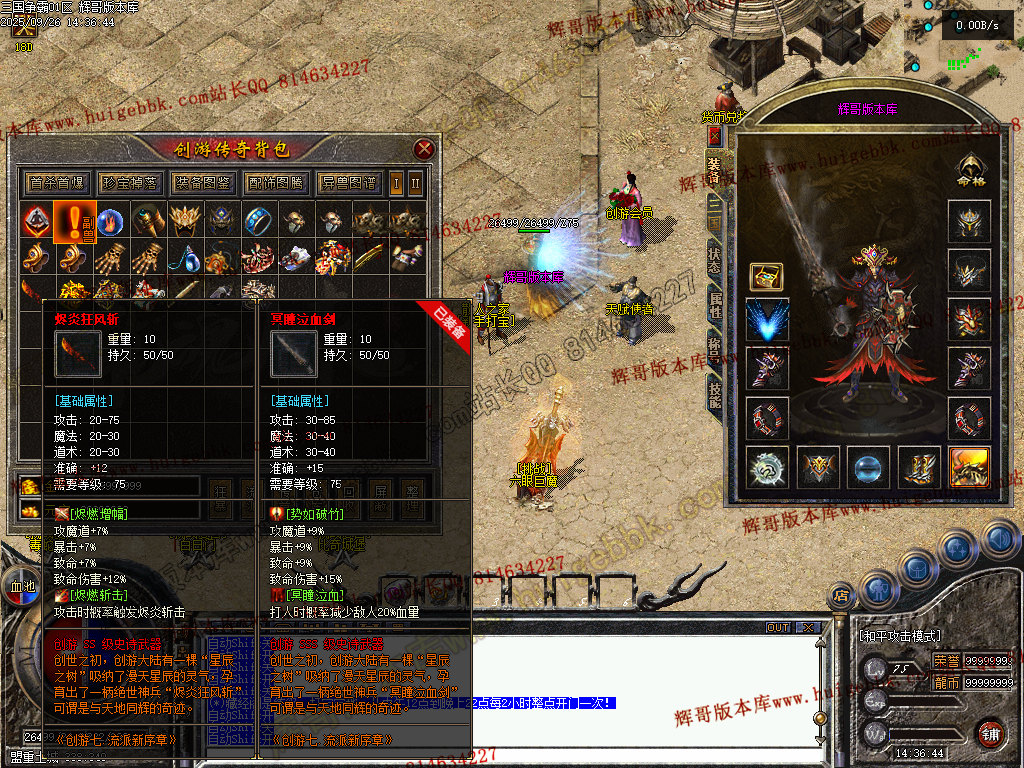The width and height of the screenshot is (1024, 768).
Task: Open the 店 shop round button
Action: tap(840, 597)
